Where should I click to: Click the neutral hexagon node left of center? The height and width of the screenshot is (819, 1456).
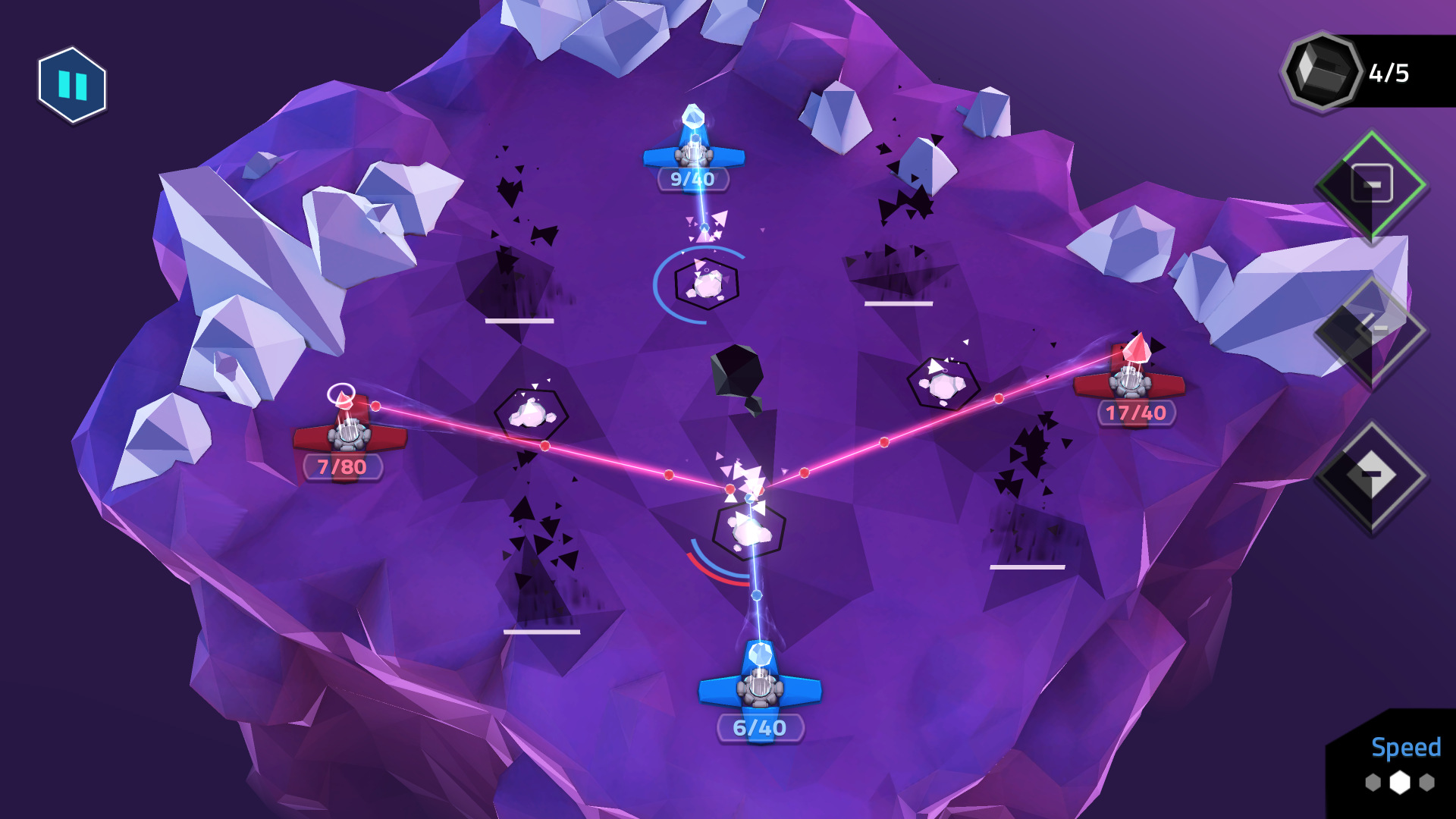[x=529, y=415]
